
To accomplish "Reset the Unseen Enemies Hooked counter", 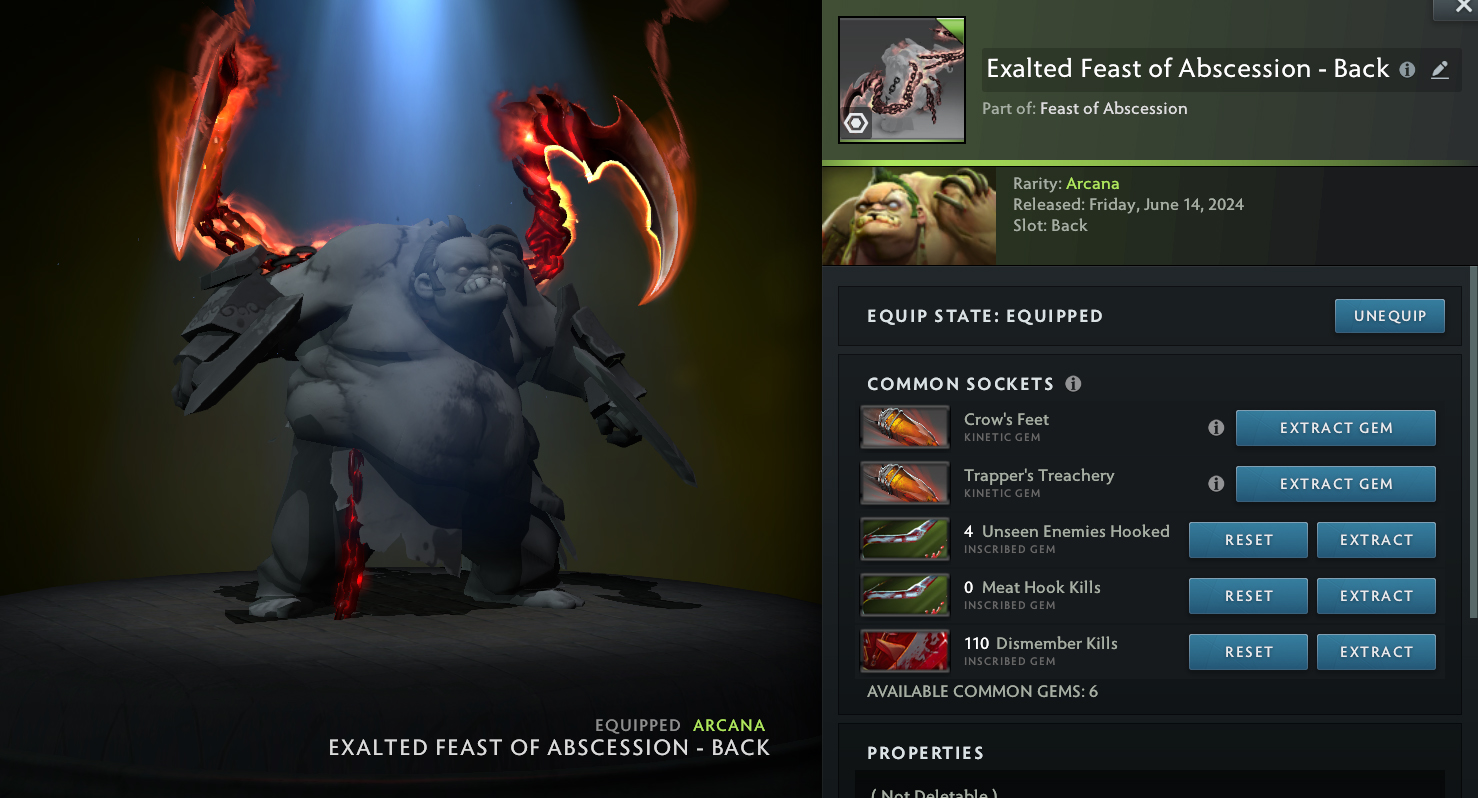I will [1248, 540].
